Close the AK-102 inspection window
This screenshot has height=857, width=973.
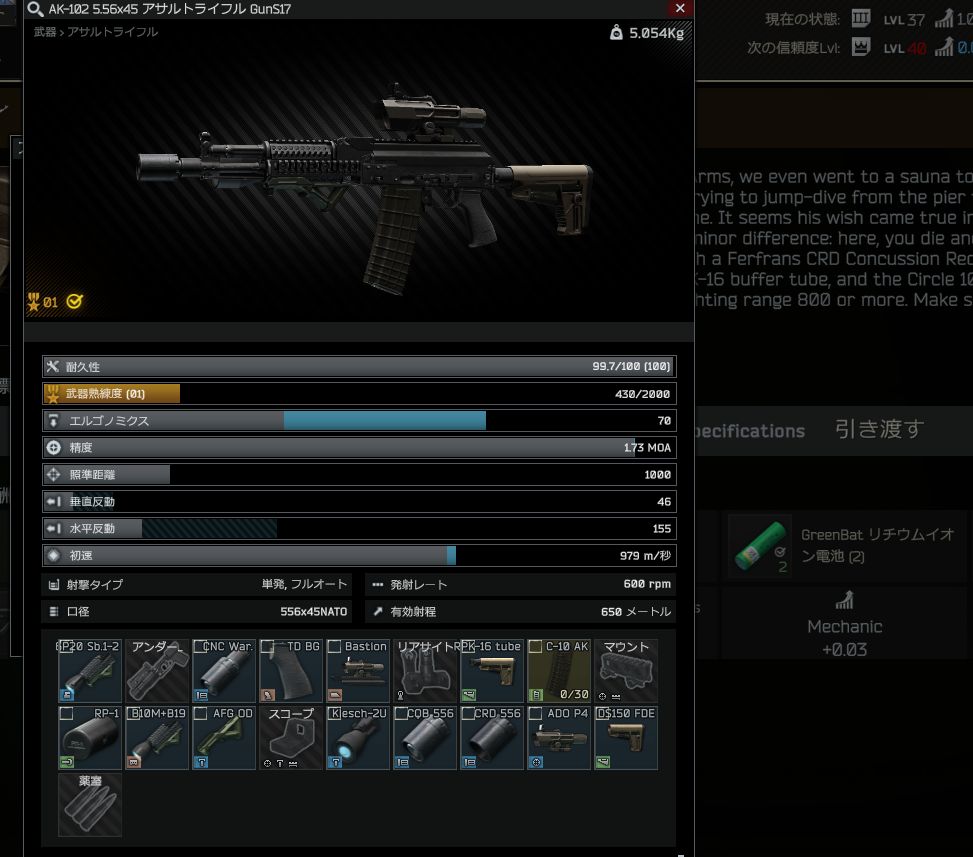(680, 8)
